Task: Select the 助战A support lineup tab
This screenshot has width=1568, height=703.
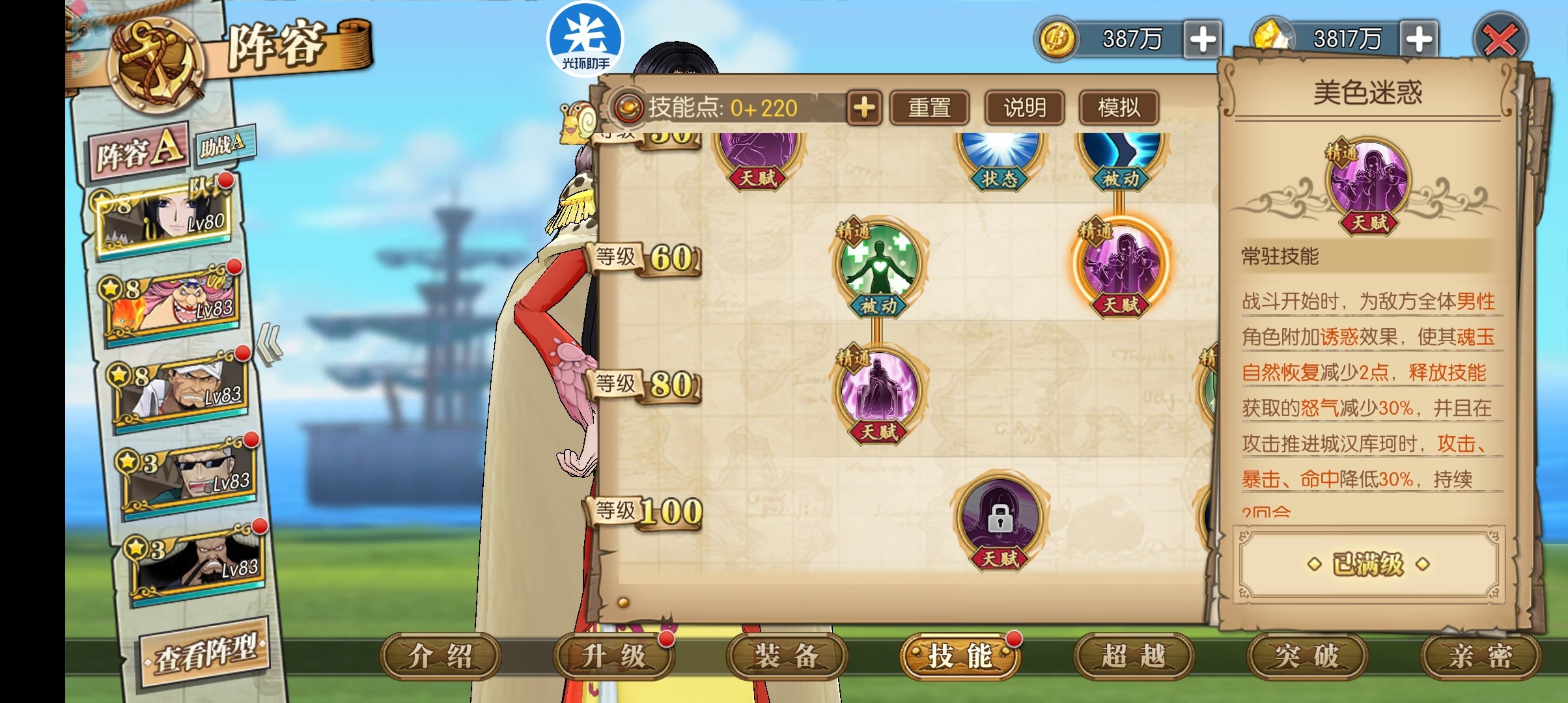Action: point(223,145)
